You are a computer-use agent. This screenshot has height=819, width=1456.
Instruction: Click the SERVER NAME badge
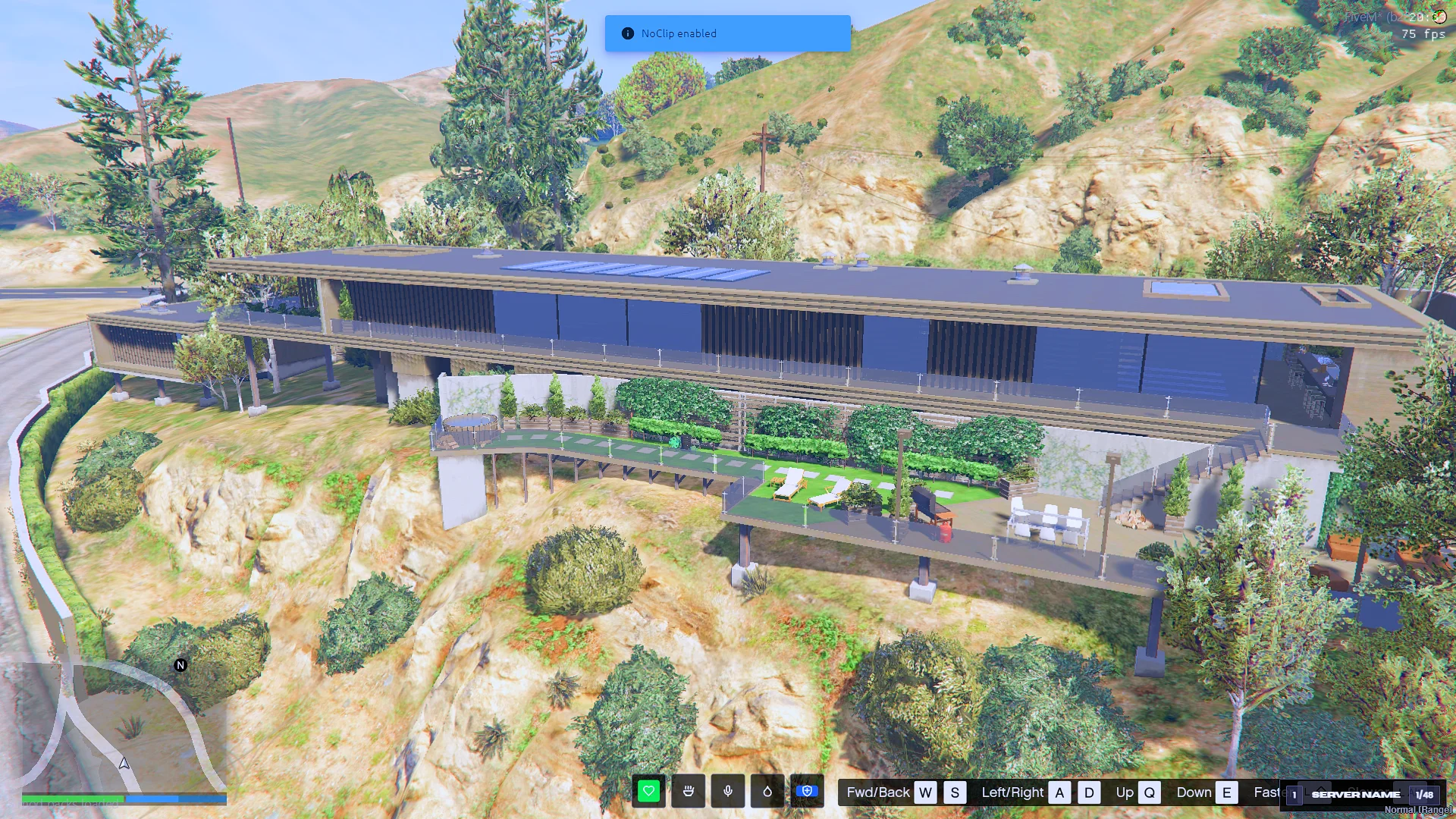[1356, 795]
